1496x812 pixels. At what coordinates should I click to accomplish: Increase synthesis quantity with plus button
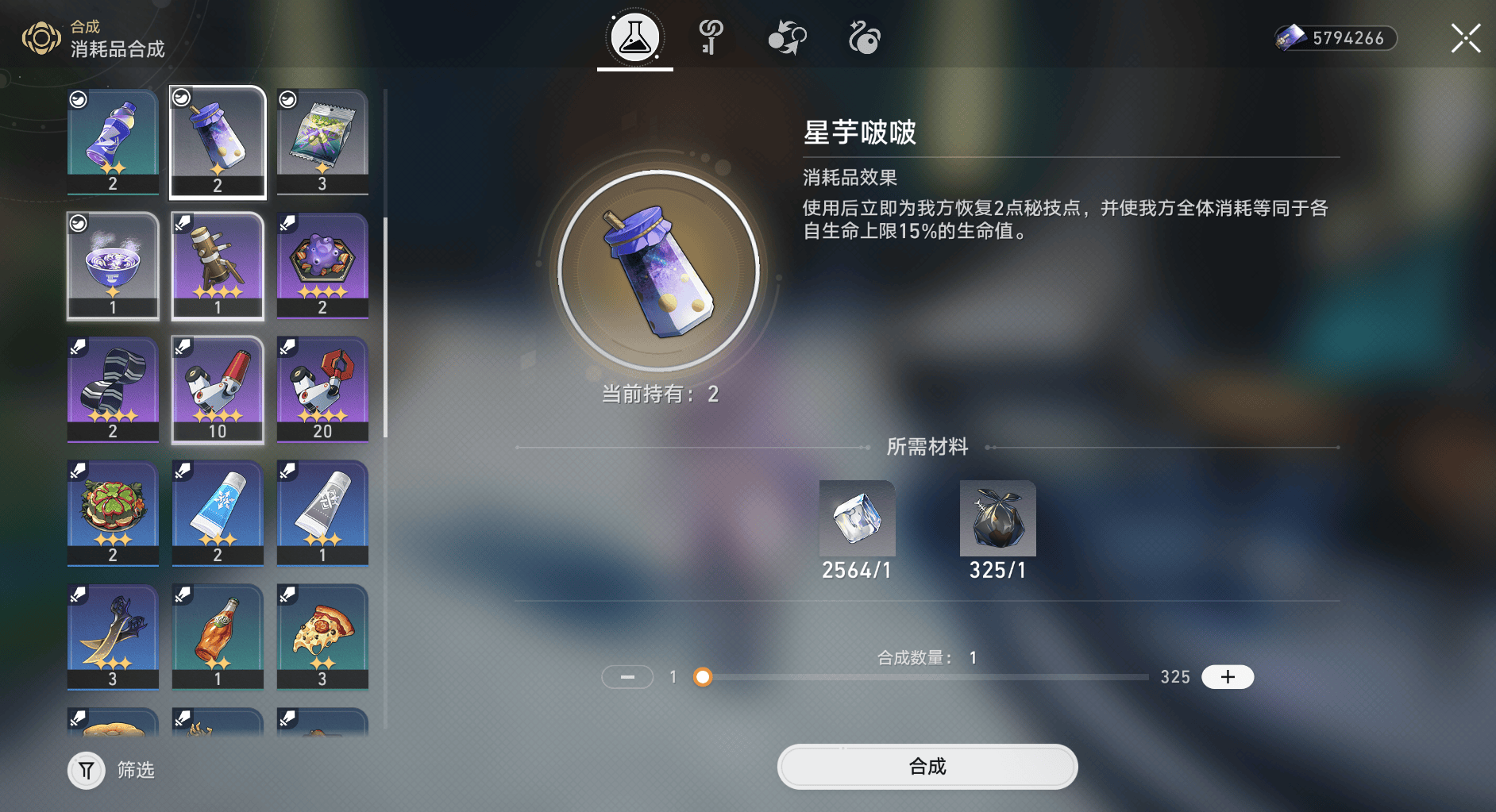1227,677
